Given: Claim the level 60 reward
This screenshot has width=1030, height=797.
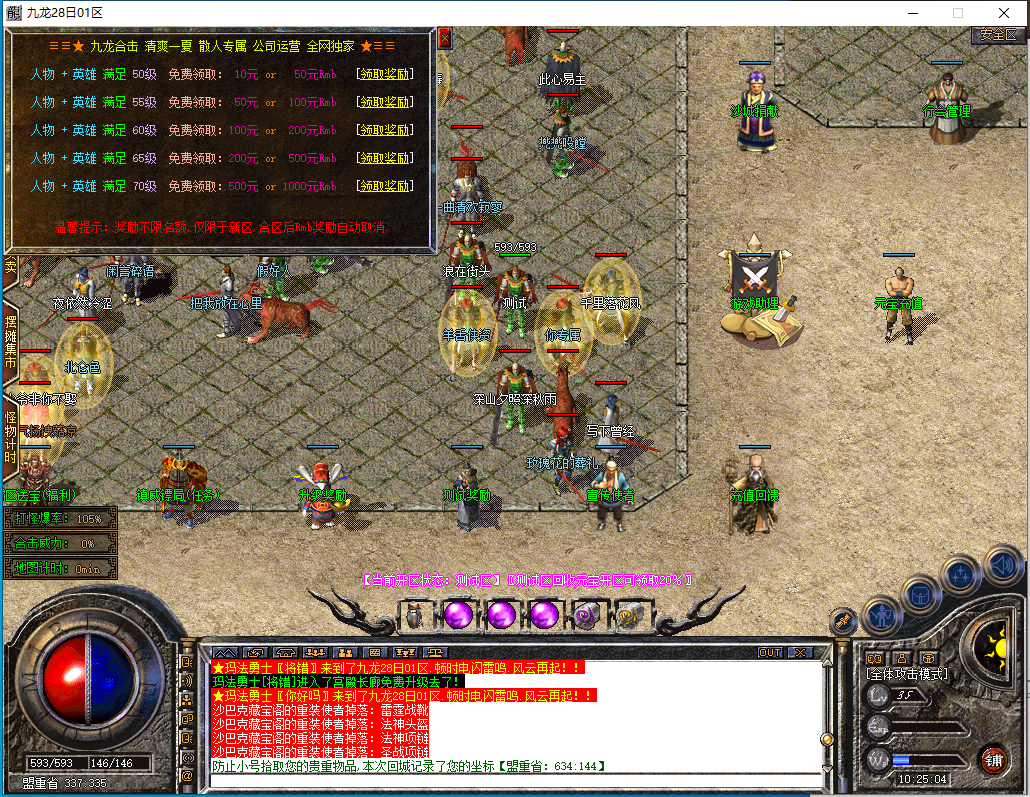Looking at the screenshot, I should 385,130.
